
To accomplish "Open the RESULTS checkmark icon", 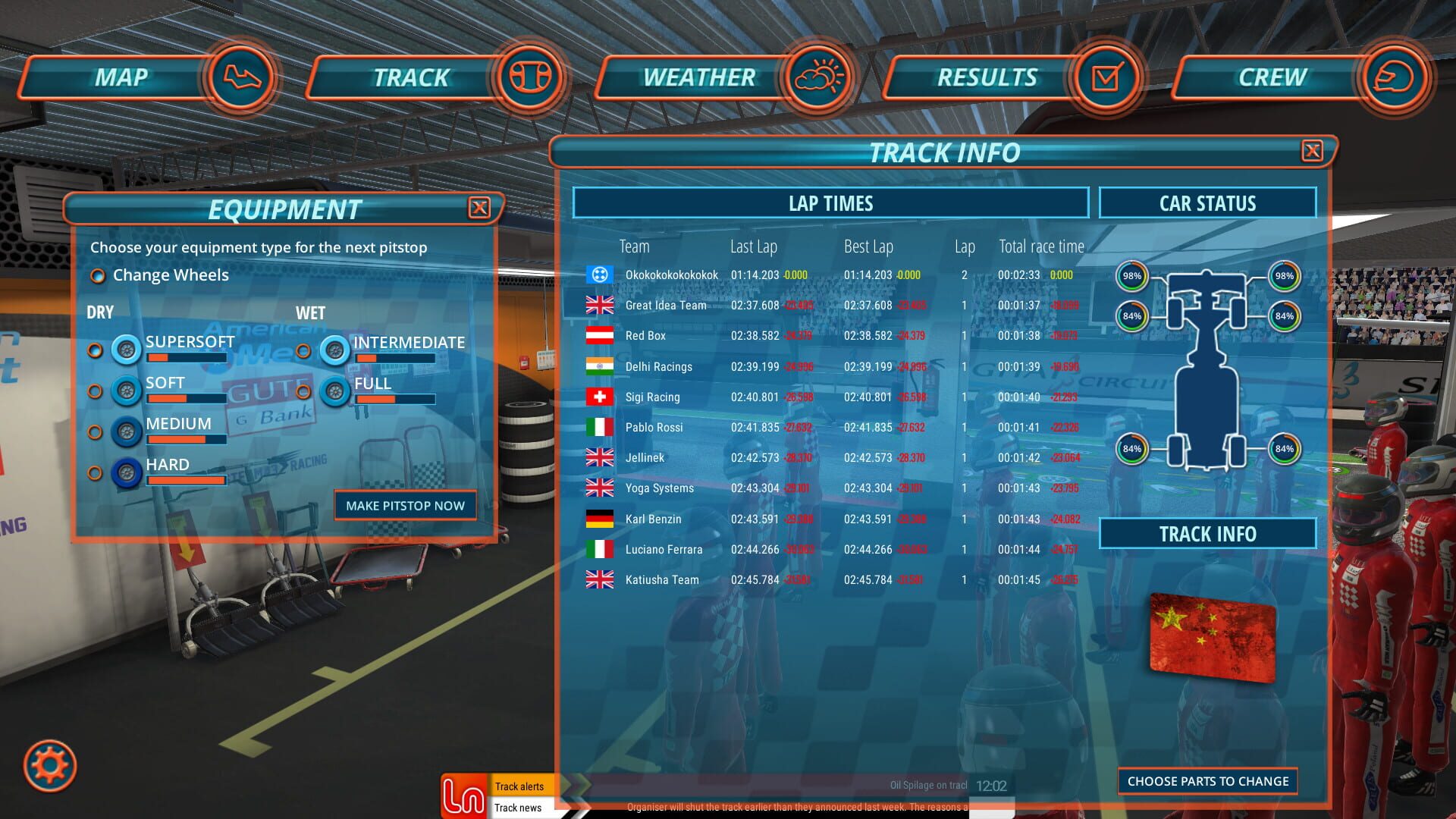I will [x=1106, y=77].
